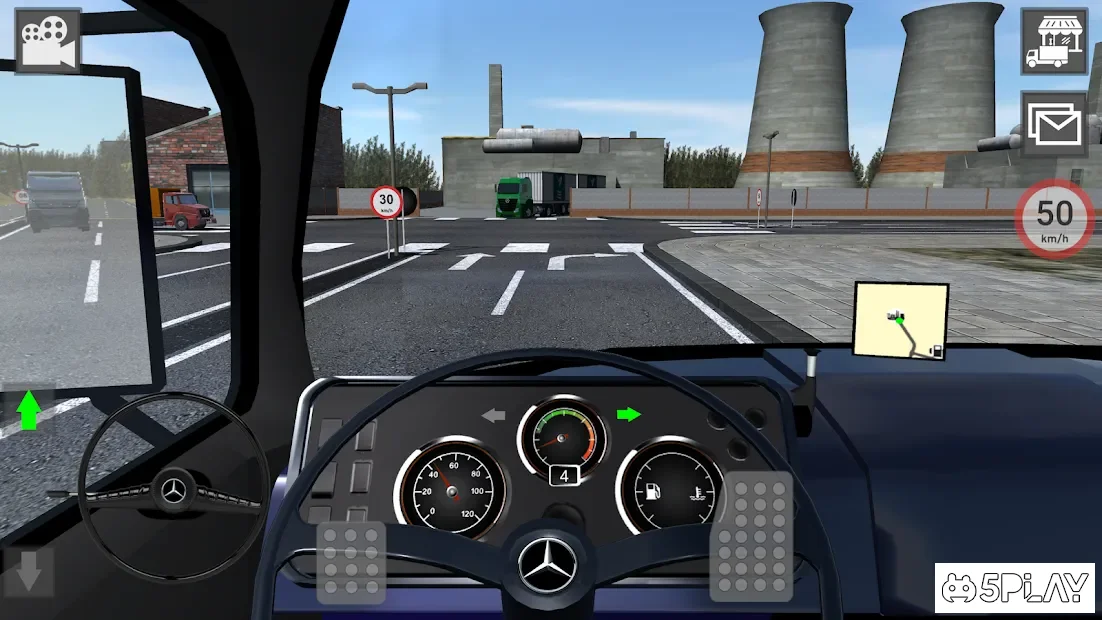This screenshot has height=620, width=1102.
Task: Open the mail envelope messages
Action: click(1054, 124)
